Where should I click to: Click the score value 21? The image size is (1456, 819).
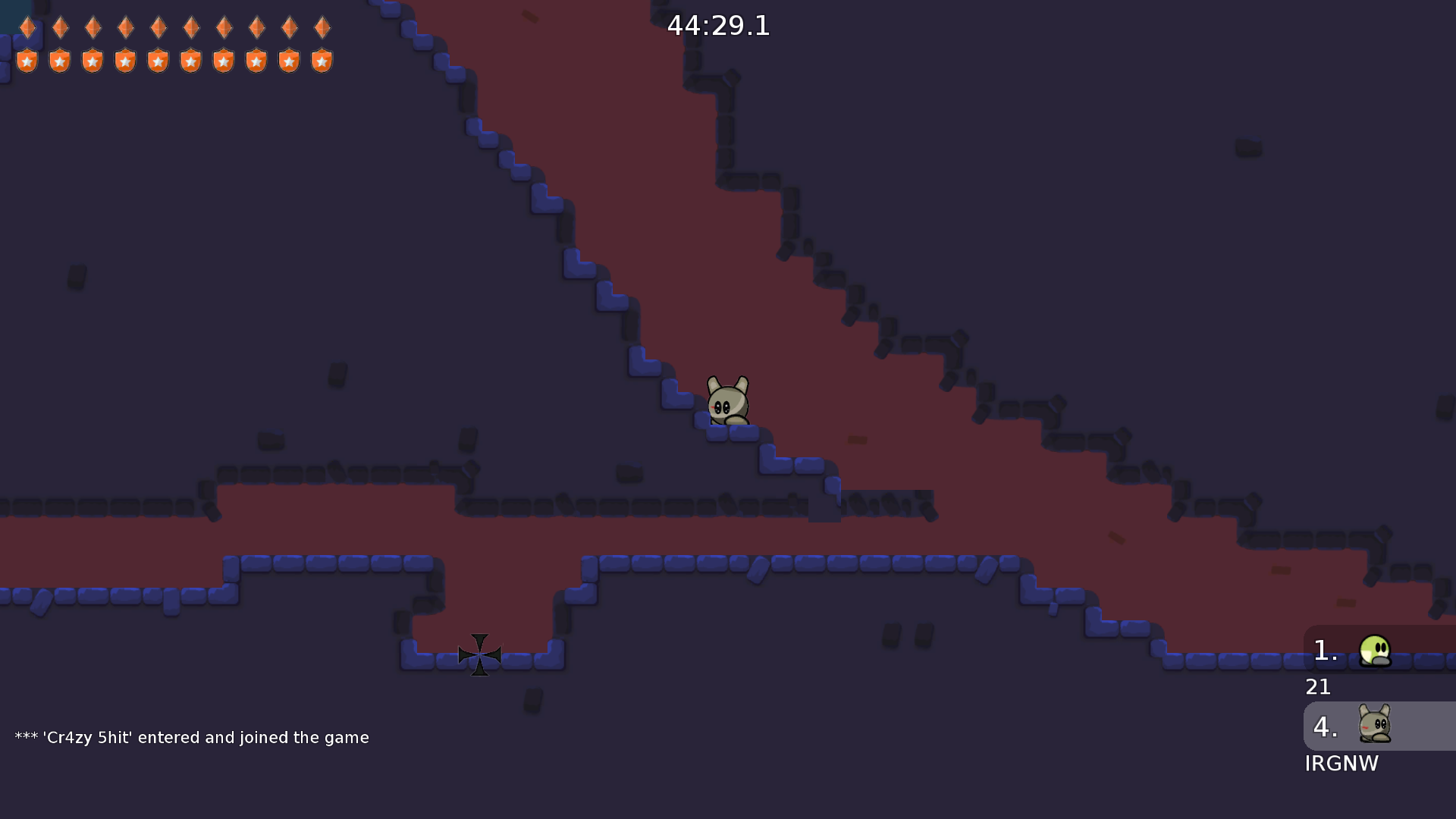coord(1318,687)
